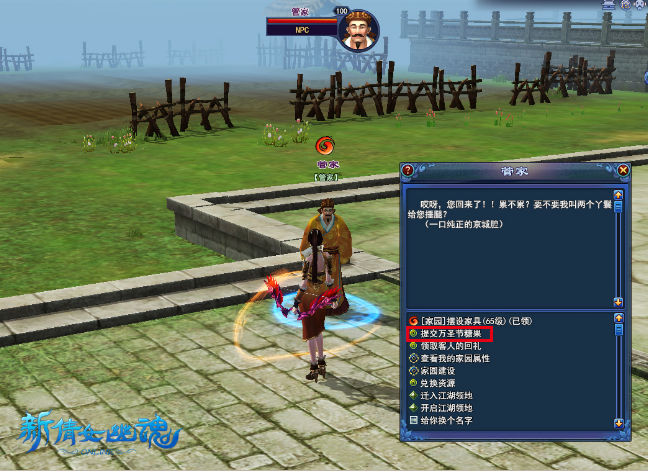Click the options list scroll-up arrow

coord(619,317)
